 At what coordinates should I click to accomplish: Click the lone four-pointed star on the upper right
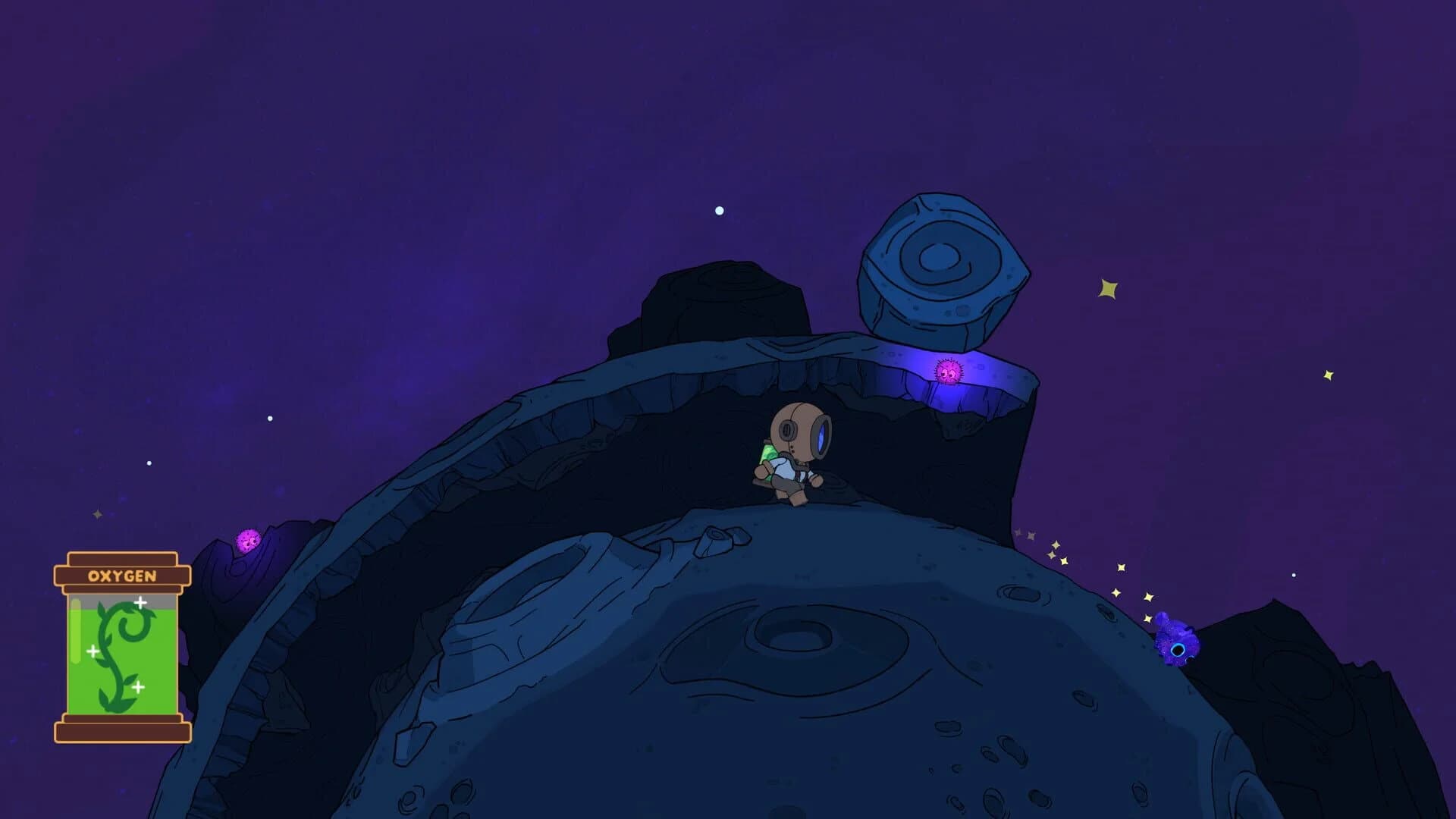[1106, 287]
